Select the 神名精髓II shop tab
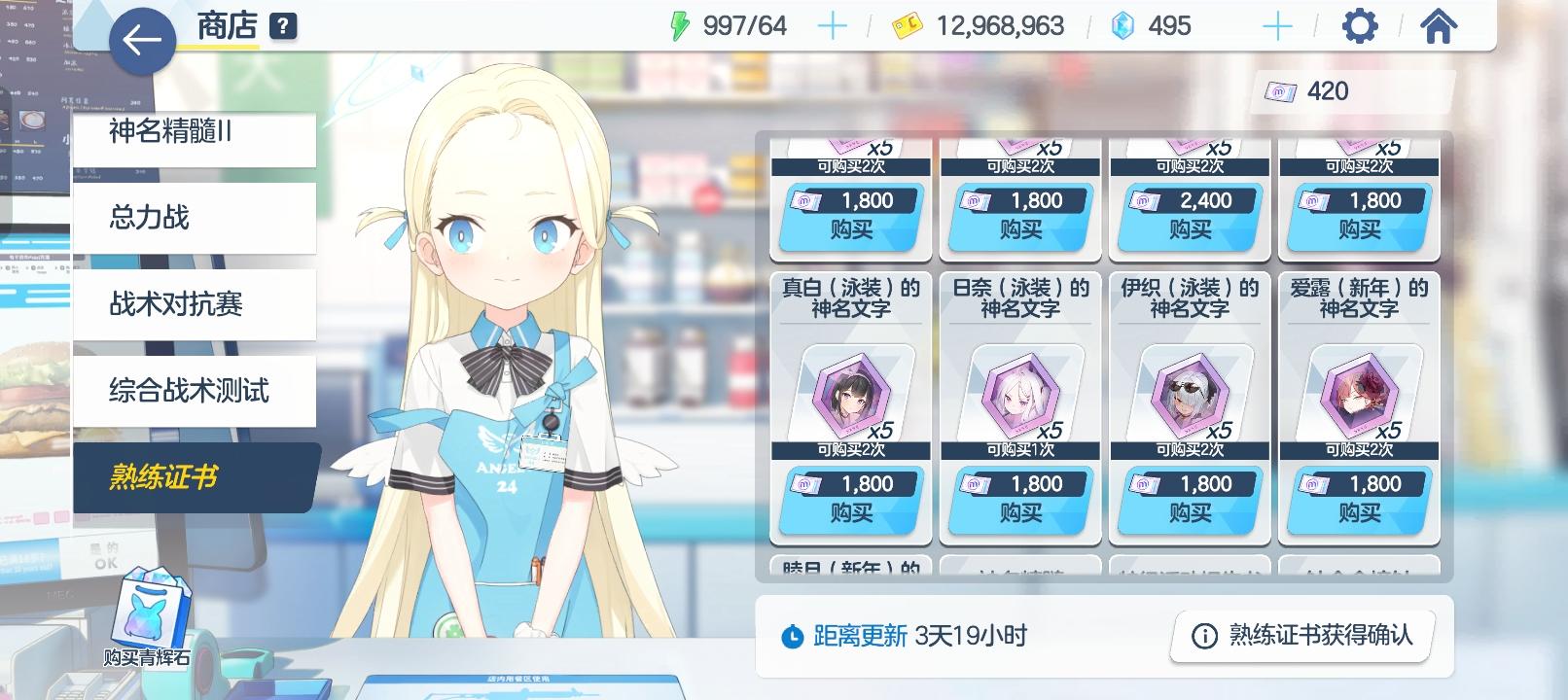The image size is (1568, 700). click(194, 137)
